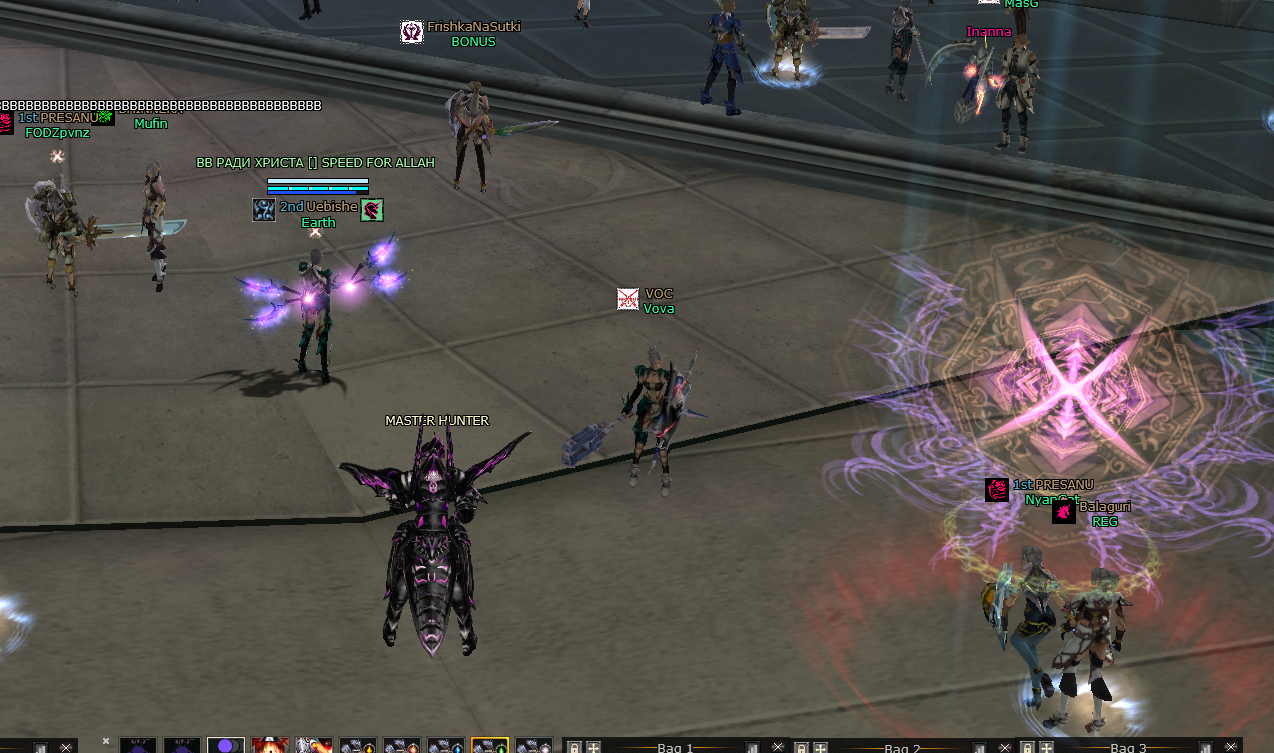Activate the purple orb hotbar skill
Image resolution: width=1274 pixels, height=753 pixels.
pos(226,746)
